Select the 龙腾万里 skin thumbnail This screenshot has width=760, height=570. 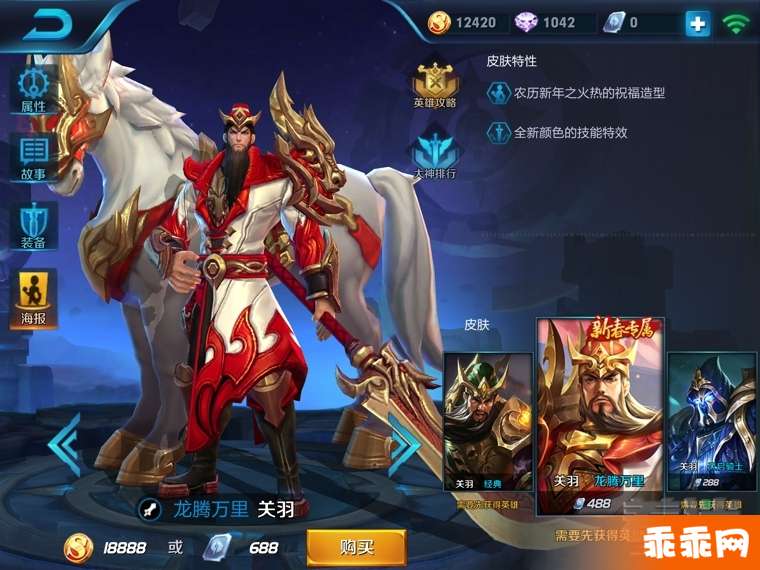(x=600, y=415)
